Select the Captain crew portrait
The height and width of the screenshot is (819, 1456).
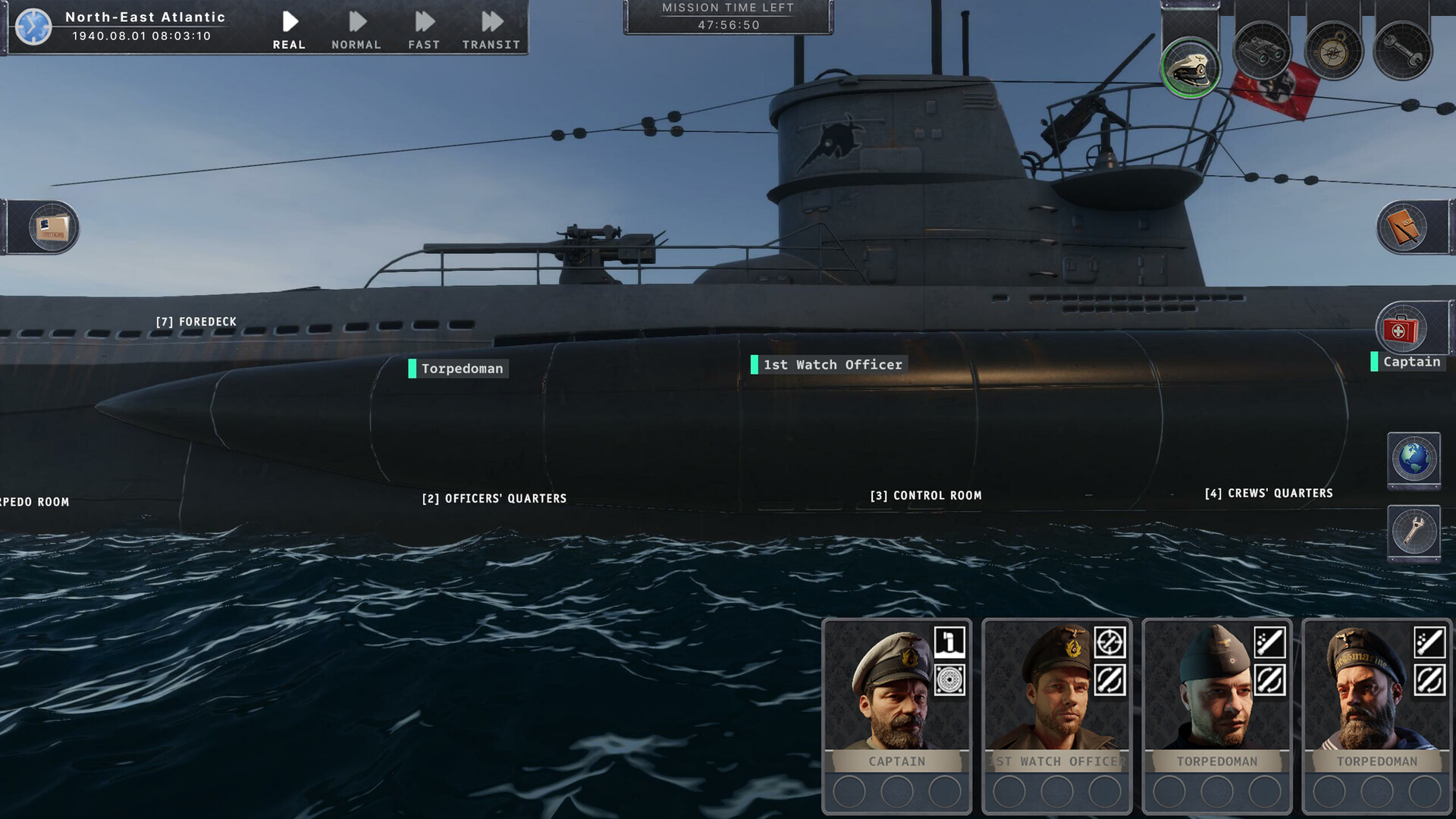click(x=896, y=690)
